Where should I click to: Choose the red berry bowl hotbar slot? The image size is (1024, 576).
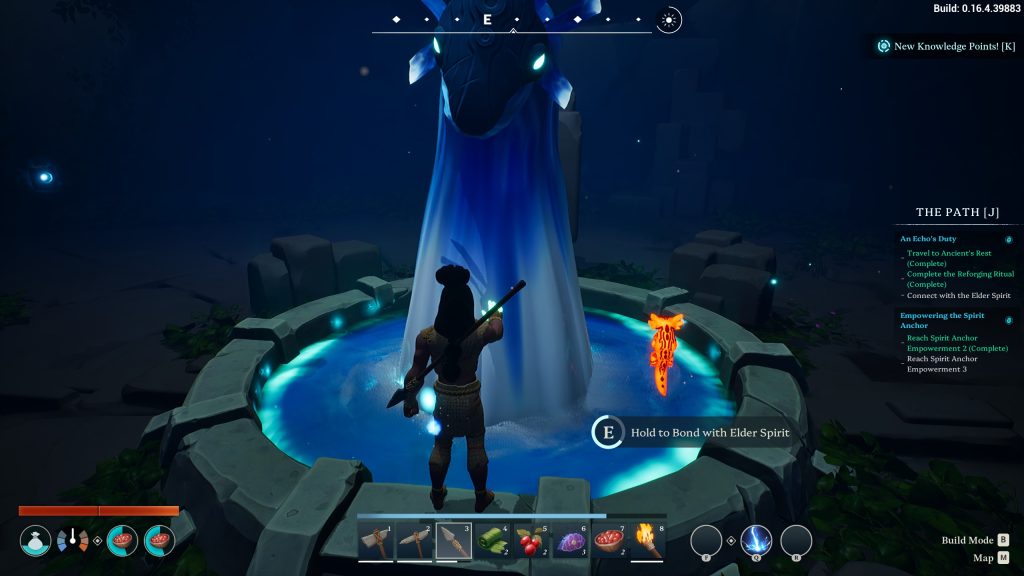[610, 540]
